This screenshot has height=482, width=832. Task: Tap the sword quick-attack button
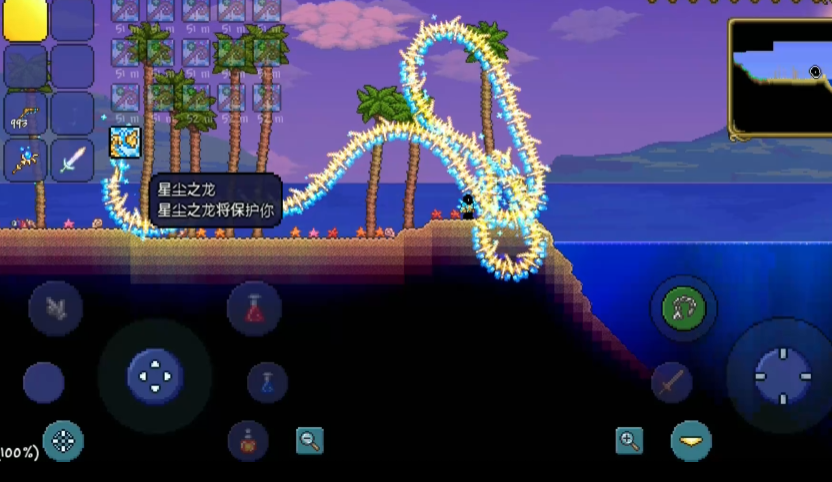(x=672, y=382)
